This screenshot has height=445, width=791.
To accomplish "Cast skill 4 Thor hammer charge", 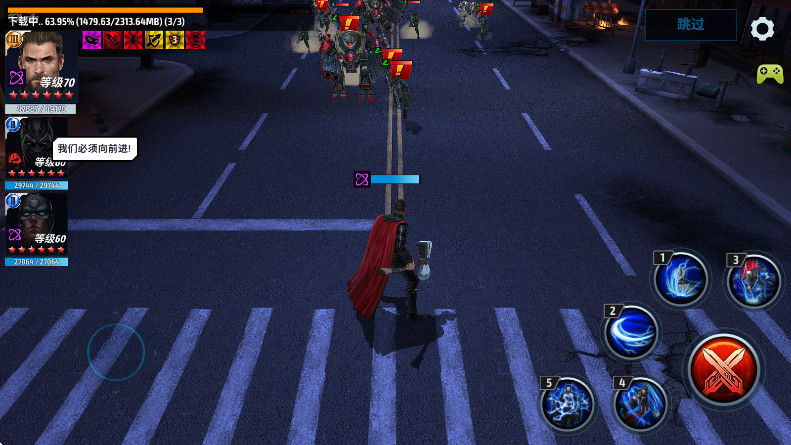I will click(x=640, y=404).
